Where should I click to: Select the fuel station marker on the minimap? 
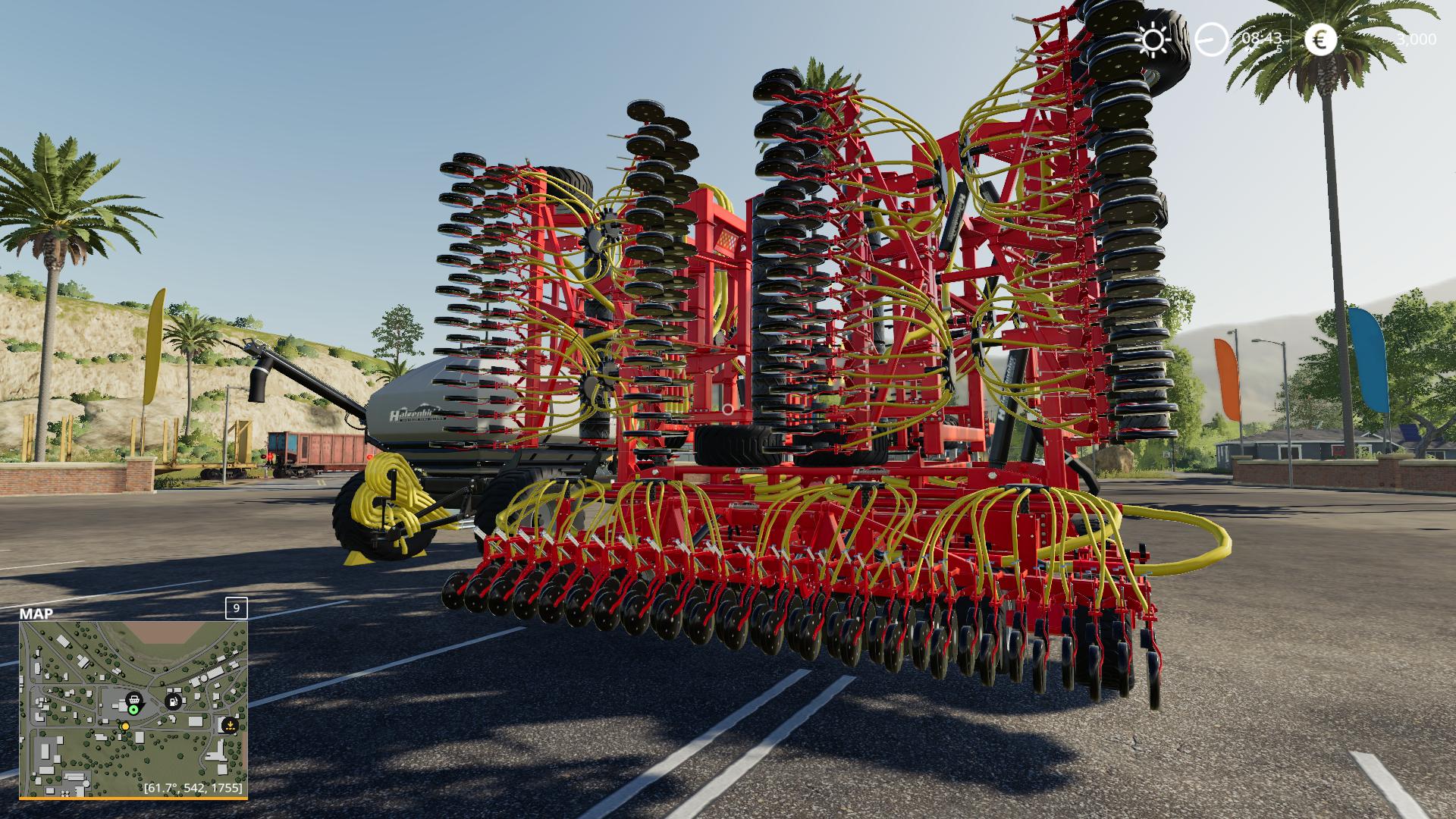[x=174, y=701]
